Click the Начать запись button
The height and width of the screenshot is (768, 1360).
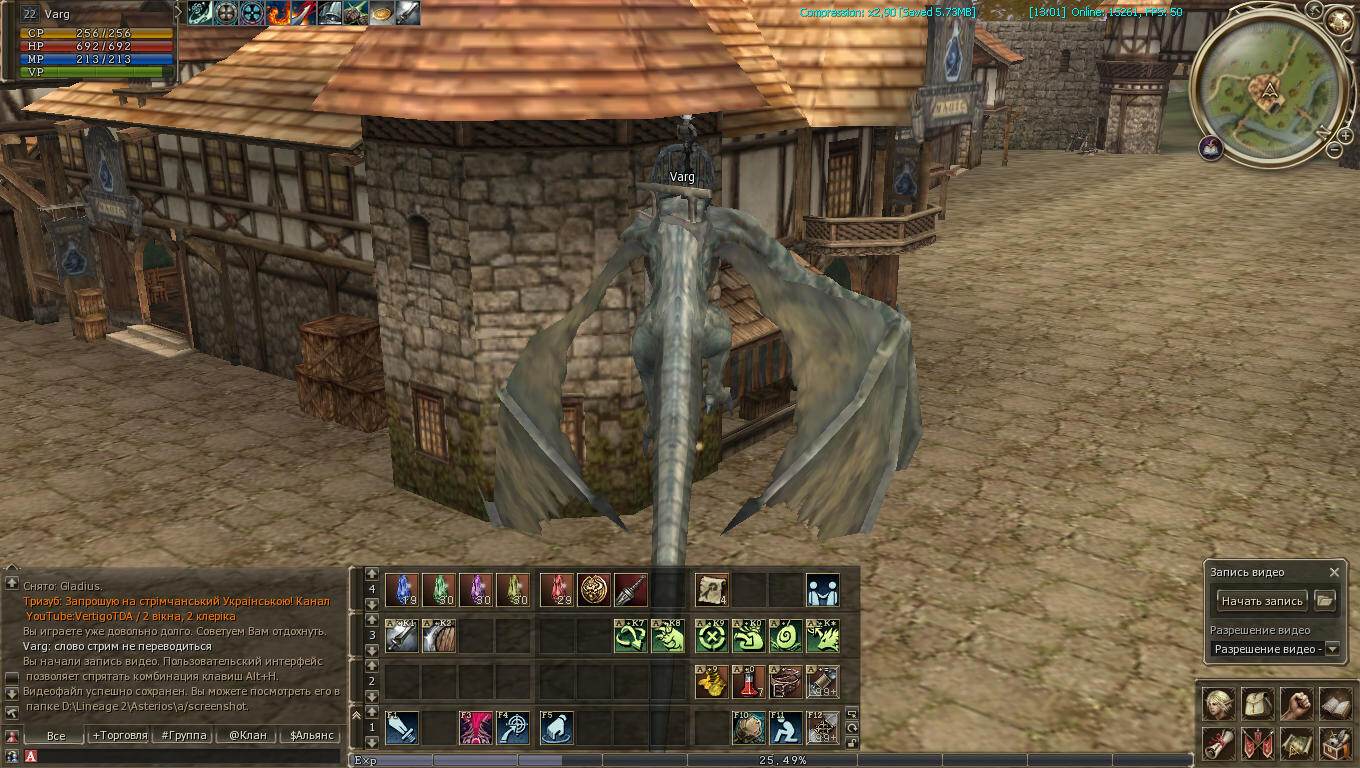click(1262, 601)
